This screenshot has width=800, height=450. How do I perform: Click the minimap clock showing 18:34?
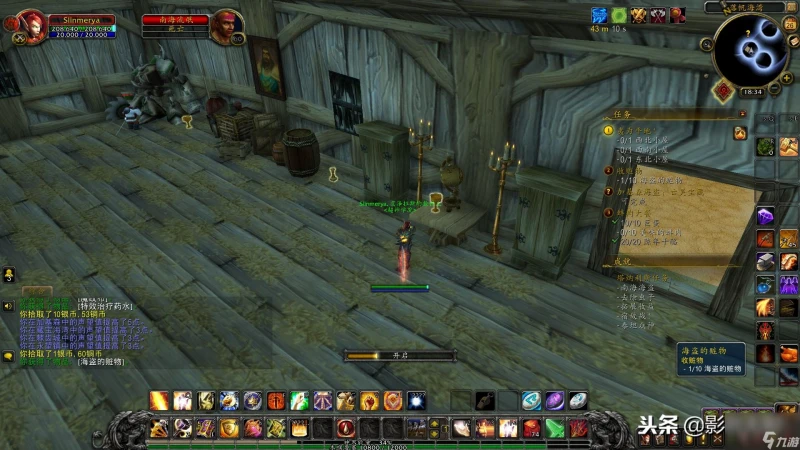tap(751, 91)
